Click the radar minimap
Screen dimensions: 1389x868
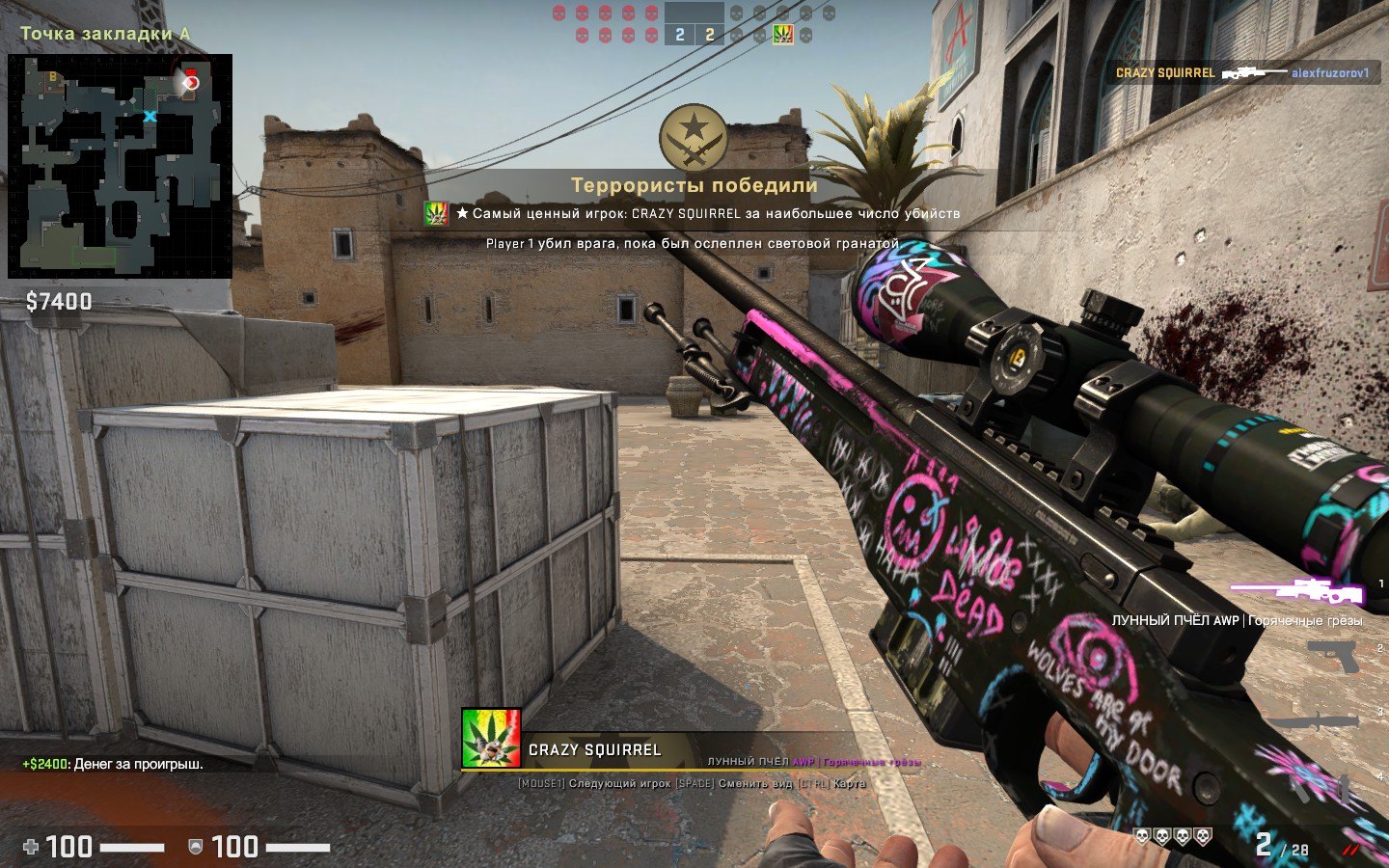[x=120, y=166]
